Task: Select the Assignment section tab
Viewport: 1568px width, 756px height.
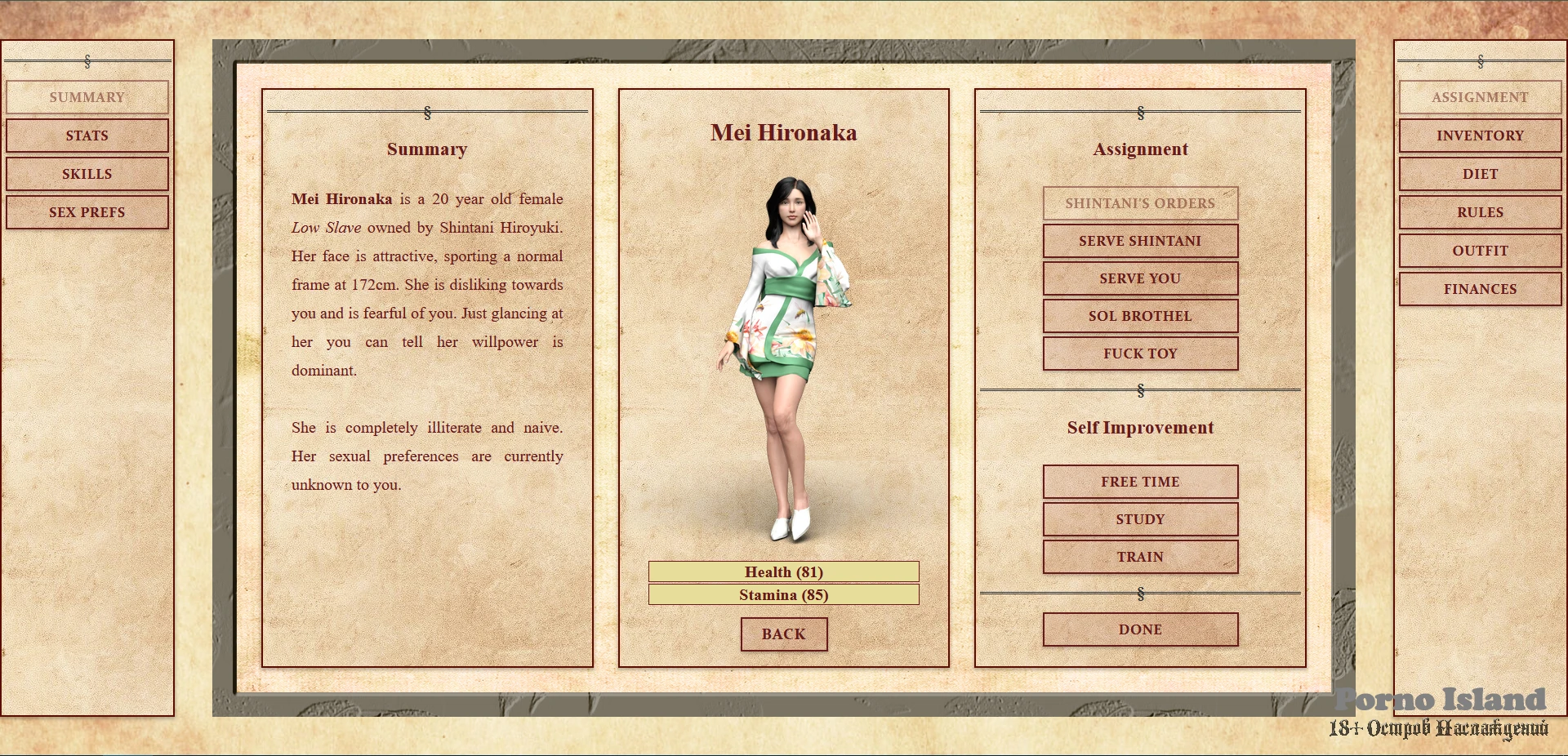Action: point(1480,97)
